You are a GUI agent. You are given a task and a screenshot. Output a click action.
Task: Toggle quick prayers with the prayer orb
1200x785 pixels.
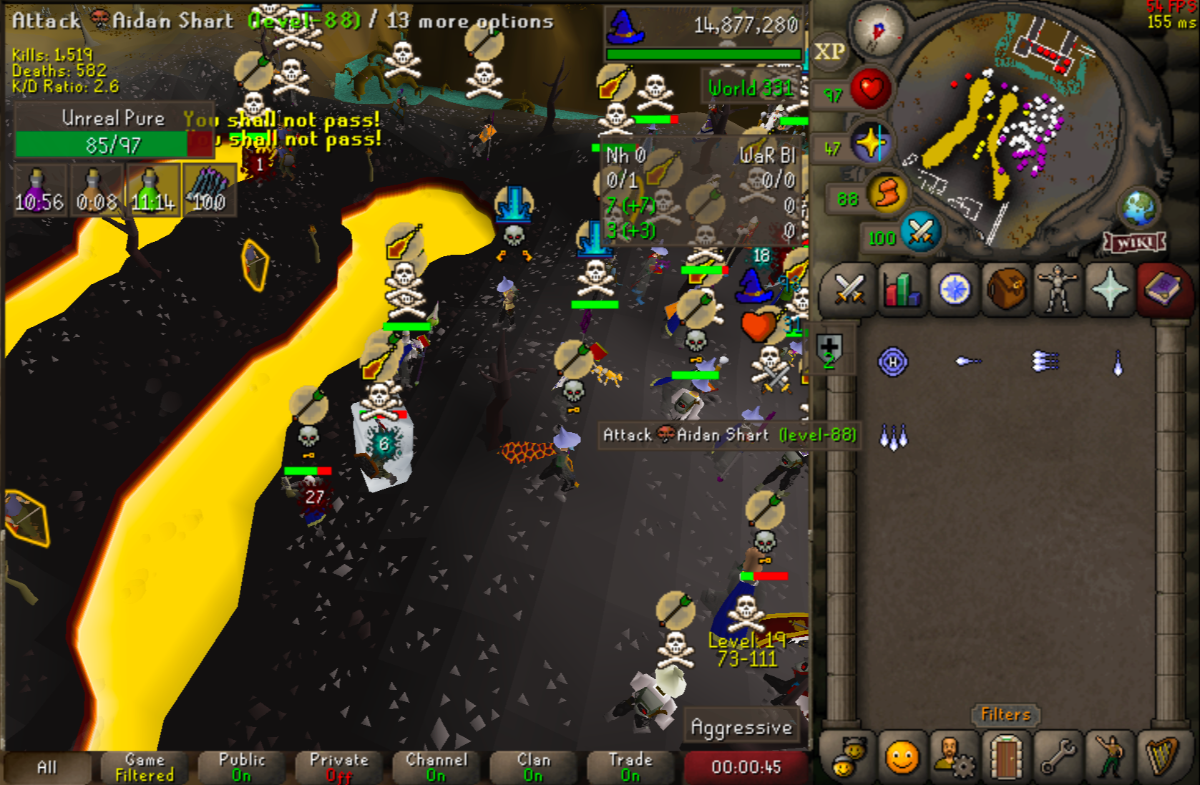click(x=871, y=143)
